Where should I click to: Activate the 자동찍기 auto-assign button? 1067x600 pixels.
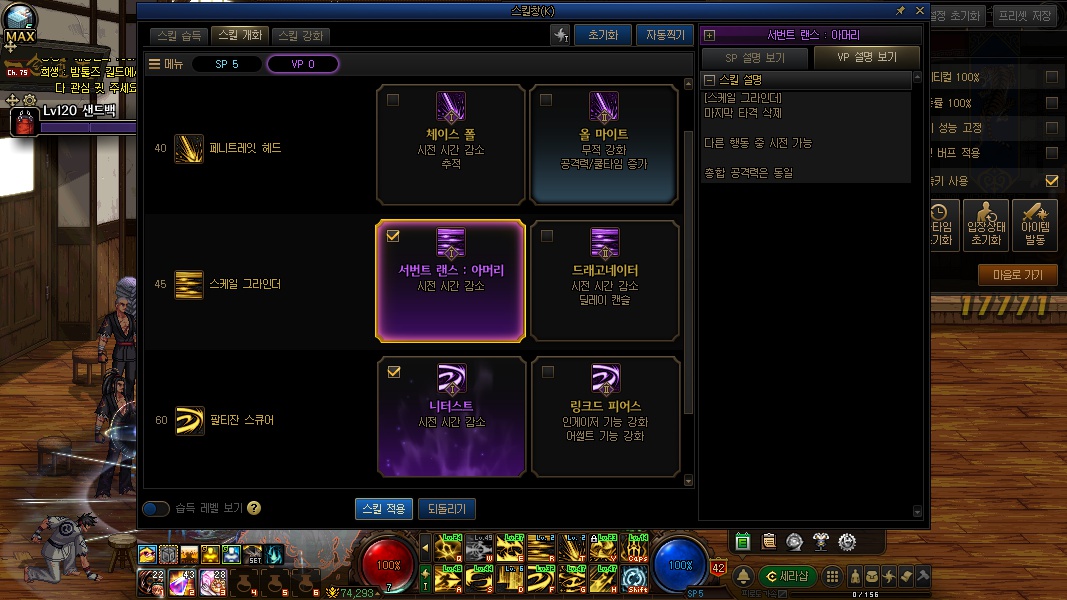[664, 35]
